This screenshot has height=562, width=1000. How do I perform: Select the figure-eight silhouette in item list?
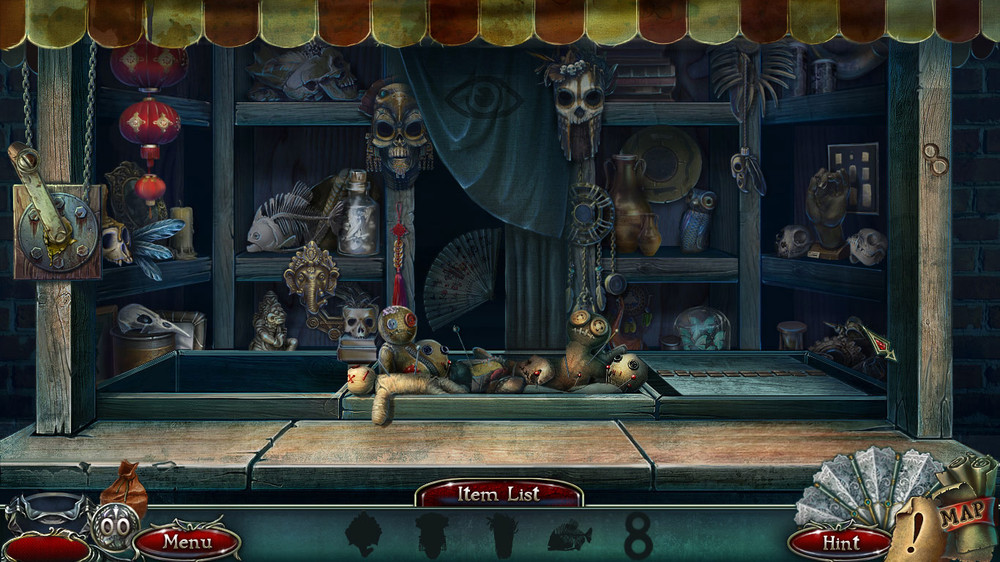point(638,537)
